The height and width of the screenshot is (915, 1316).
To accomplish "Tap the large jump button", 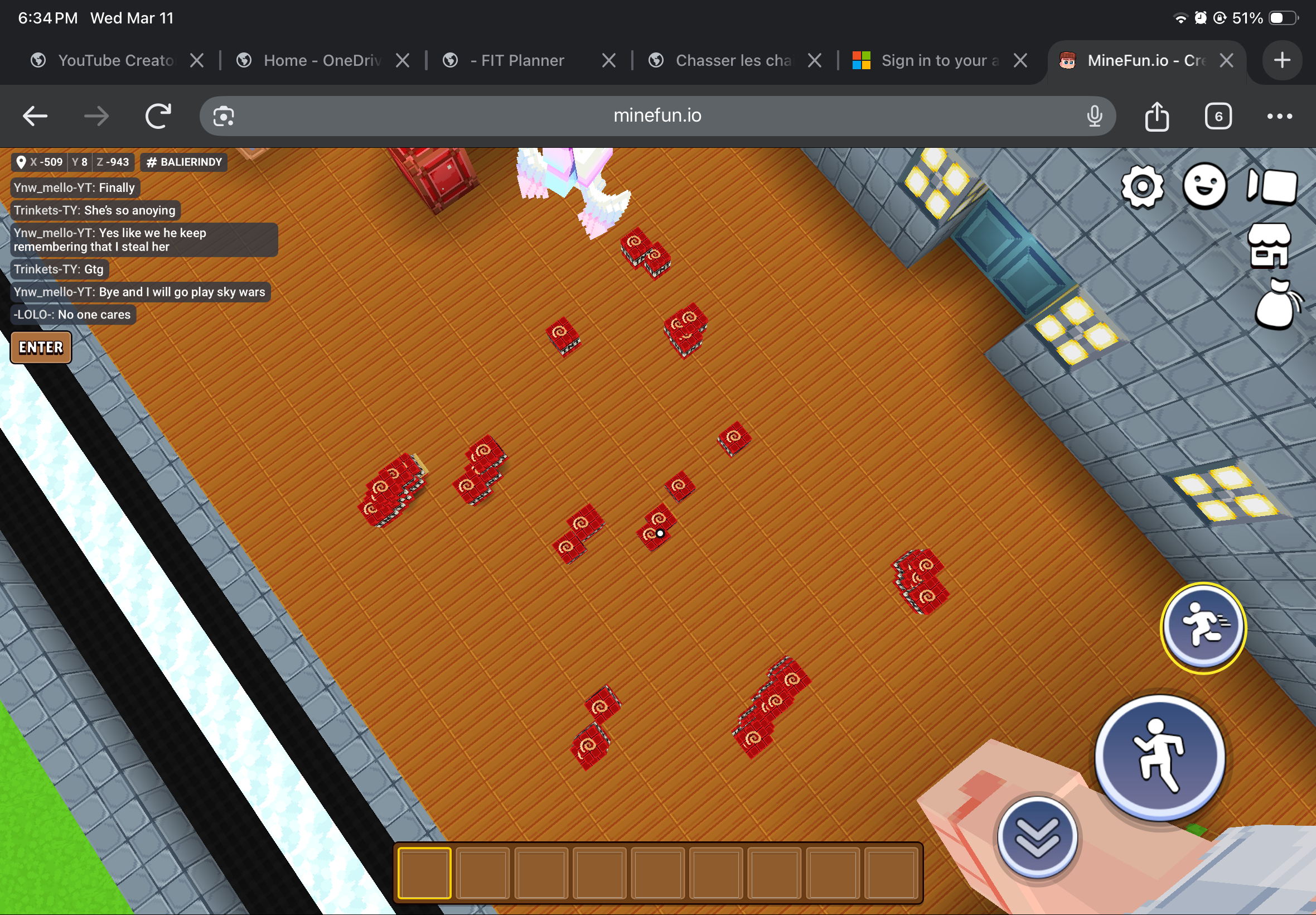I will click(x=1159, y=757).
